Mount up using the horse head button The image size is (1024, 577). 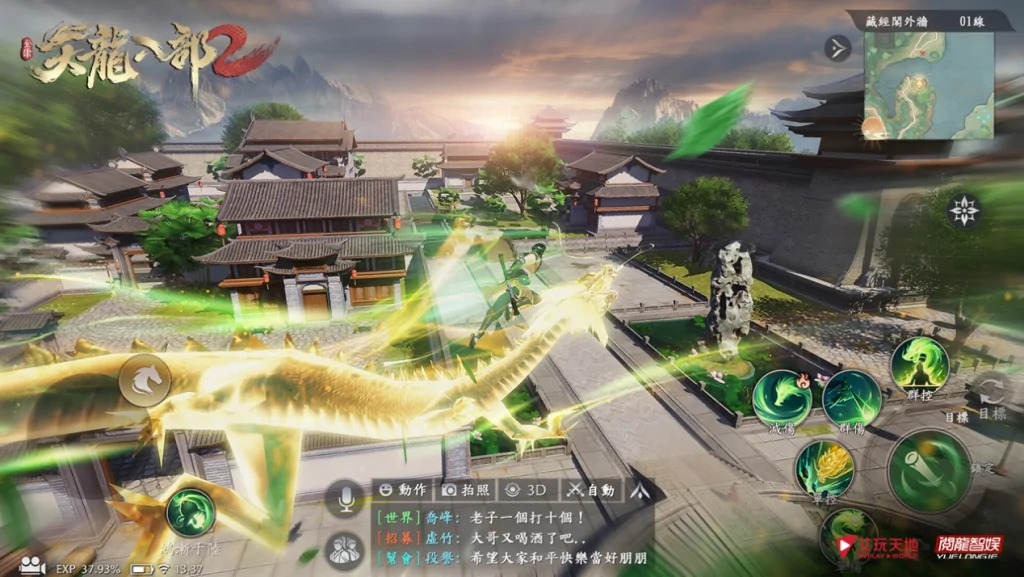pyautogui.click(x=145, y=381)
